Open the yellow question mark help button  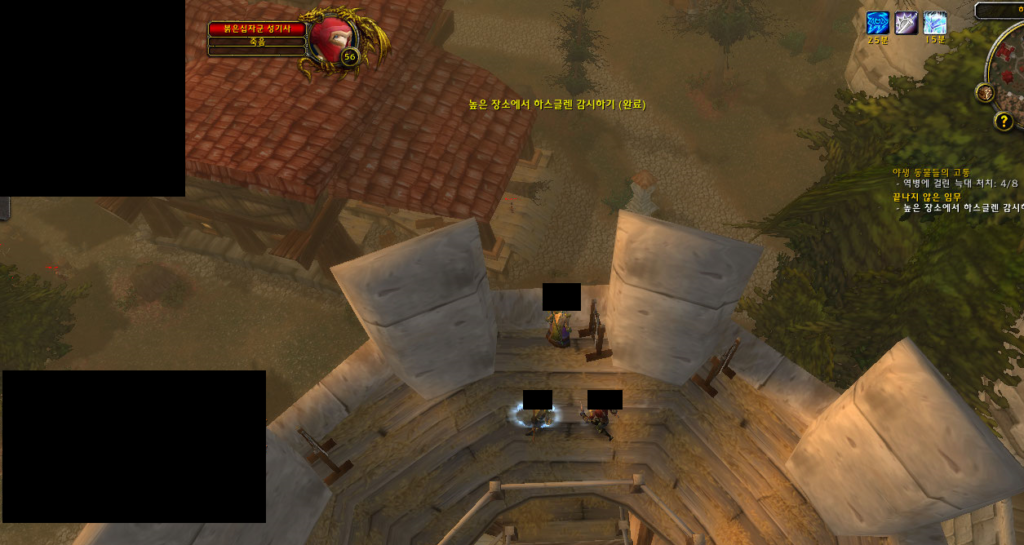1004,121
